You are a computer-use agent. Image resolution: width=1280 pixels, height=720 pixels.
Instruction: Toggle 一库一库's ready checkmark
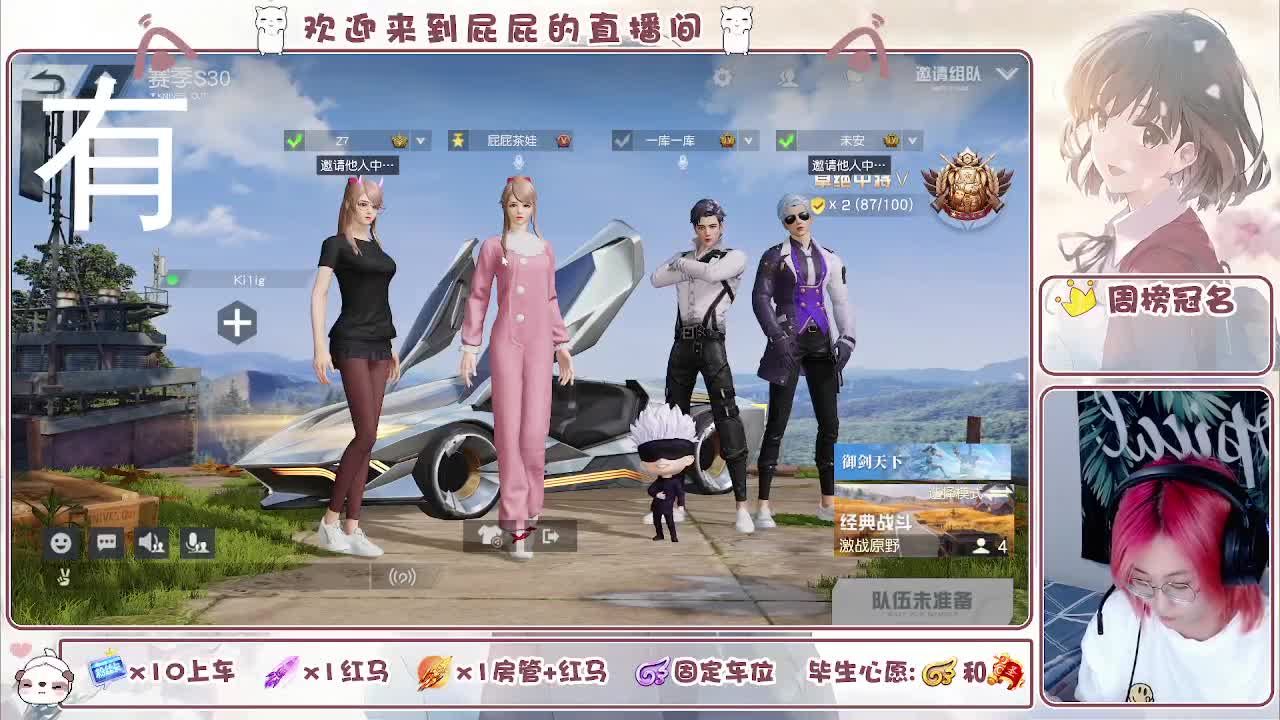tap(622, 140)
